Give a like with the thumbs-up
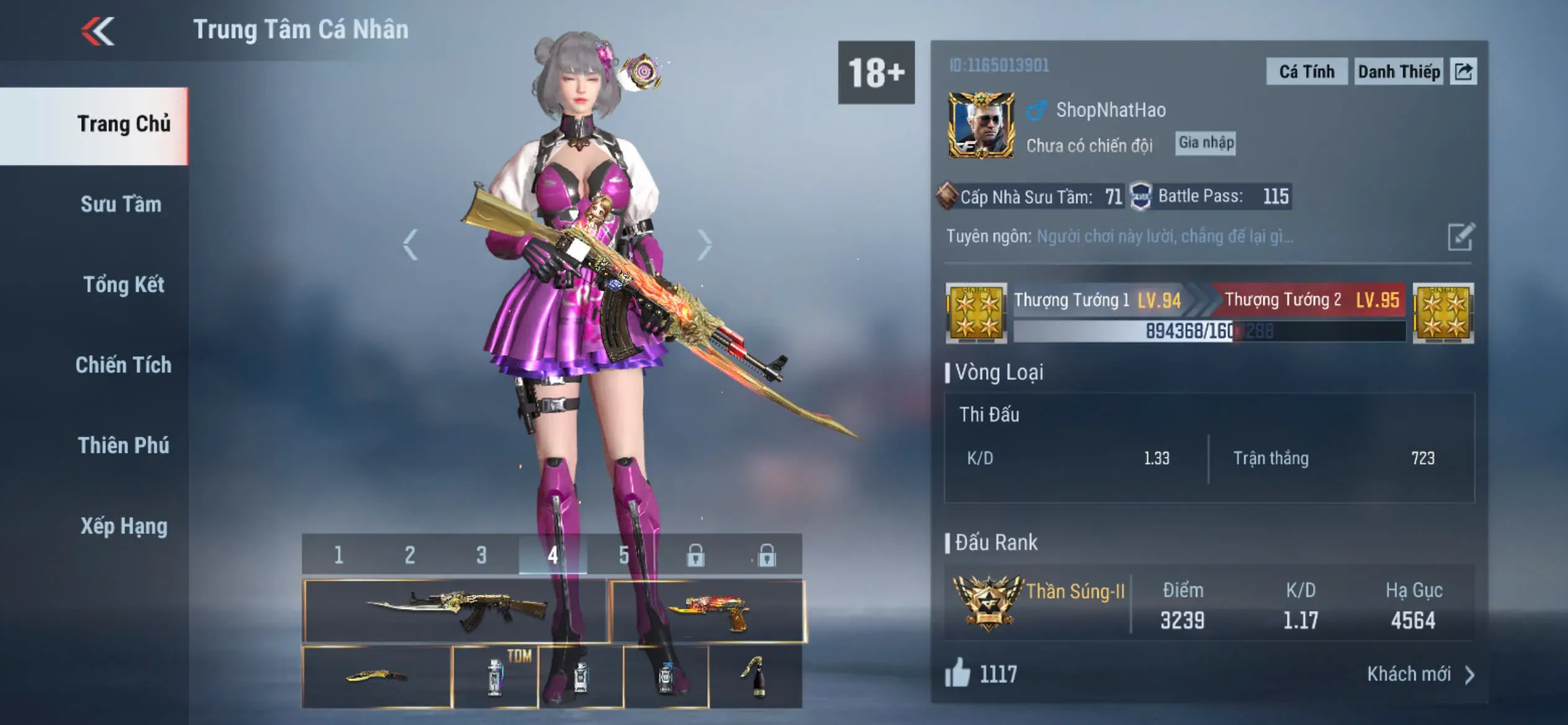Image resolution: width=1568 pixels, height=725 pixels. [x=957, y=673]
